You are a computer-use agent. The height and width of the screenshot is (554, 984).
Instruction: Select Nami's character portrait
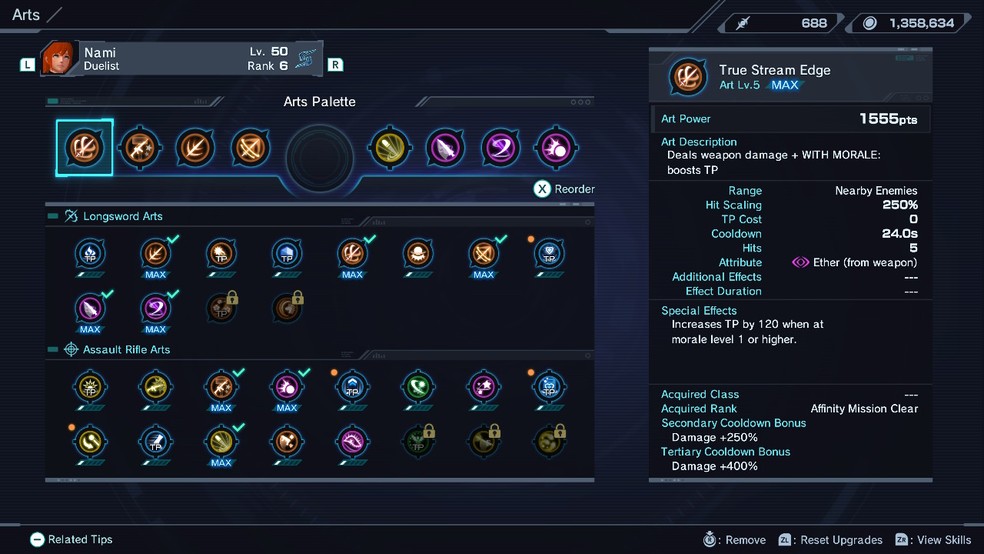pyautogui.click(x=59, y=58)
